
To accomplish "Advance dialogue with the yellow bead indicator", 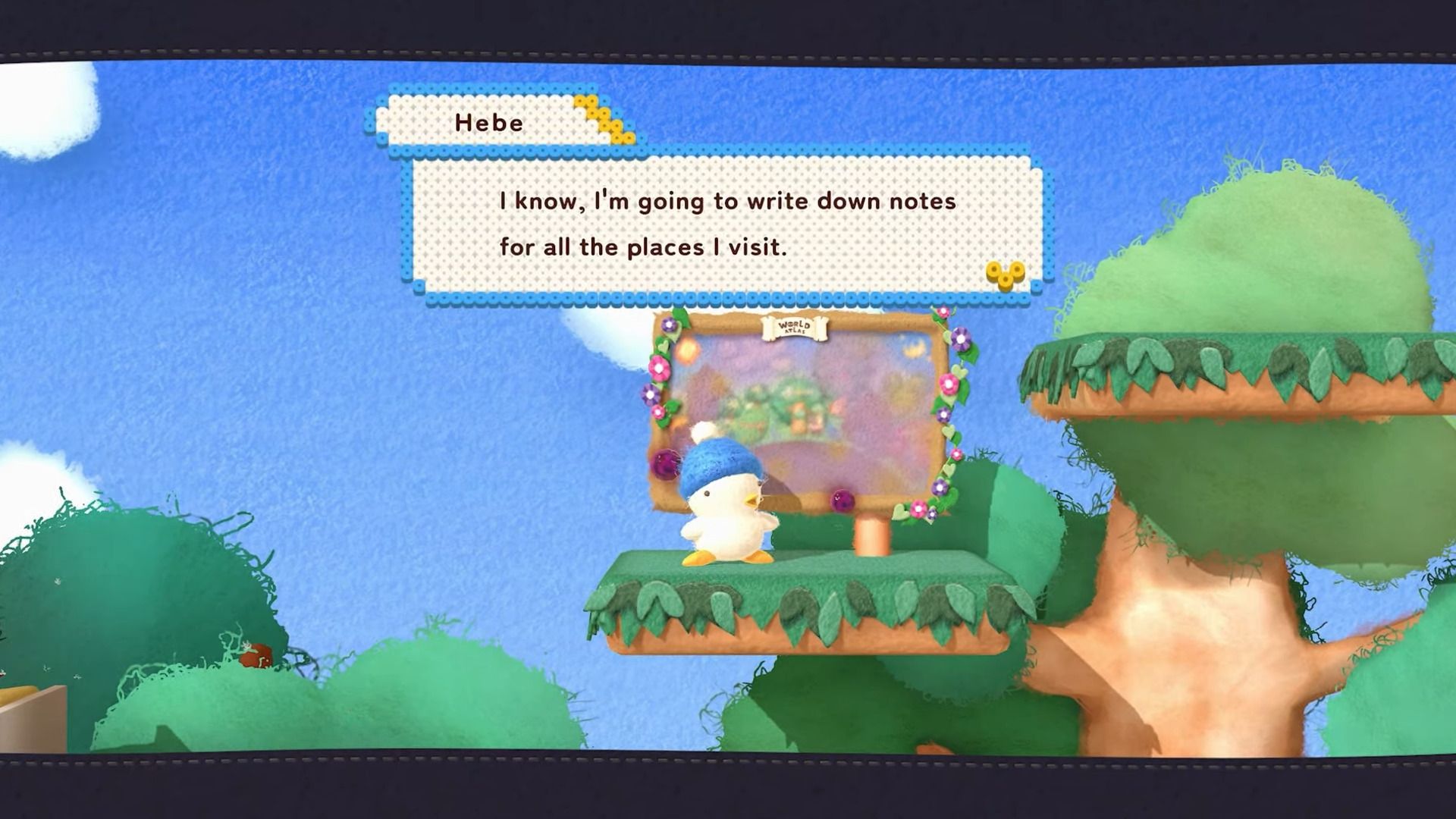I will point(1005,275).
